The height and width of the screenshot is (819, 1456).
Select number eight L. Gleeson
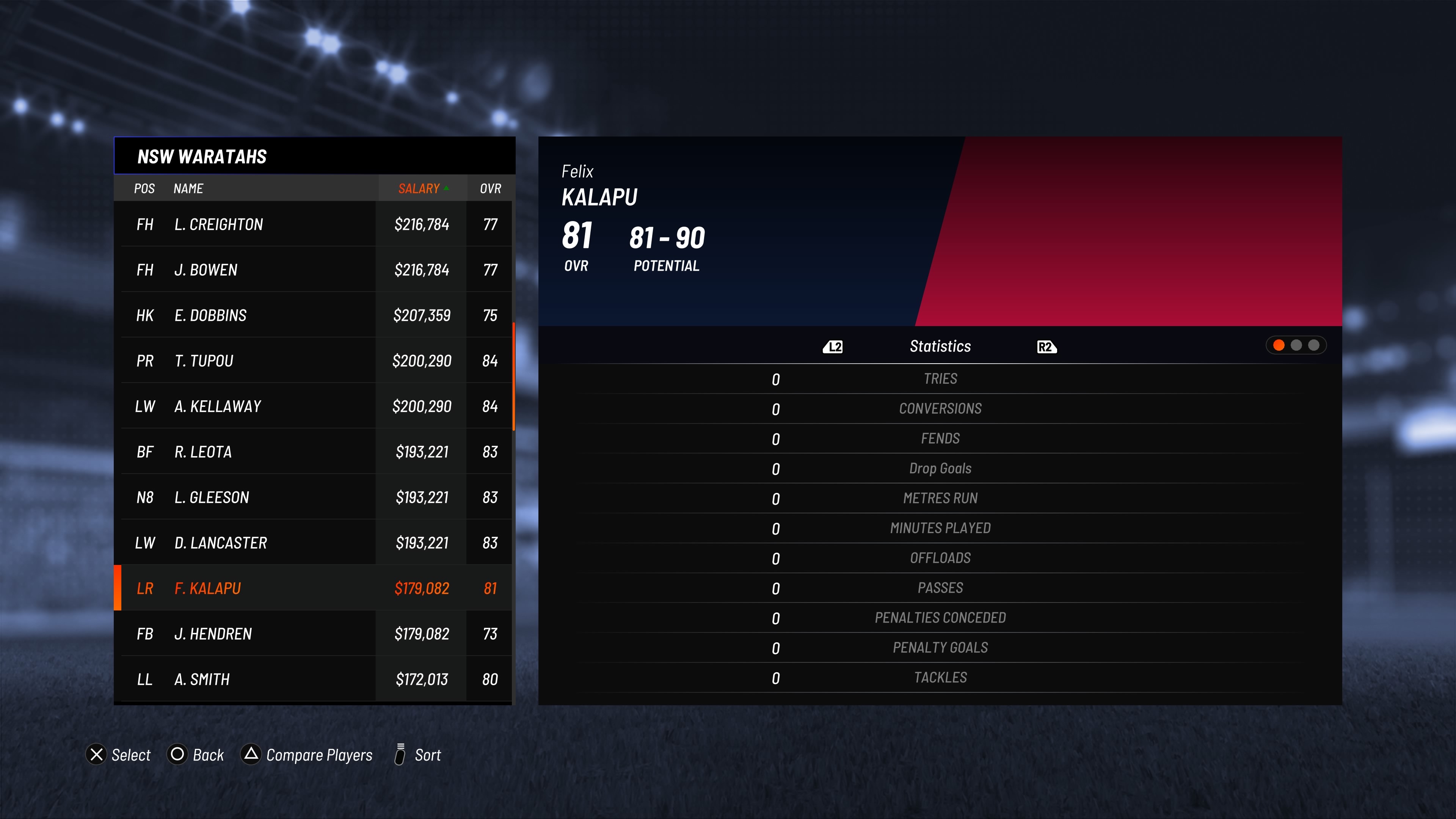pos(314,497)
